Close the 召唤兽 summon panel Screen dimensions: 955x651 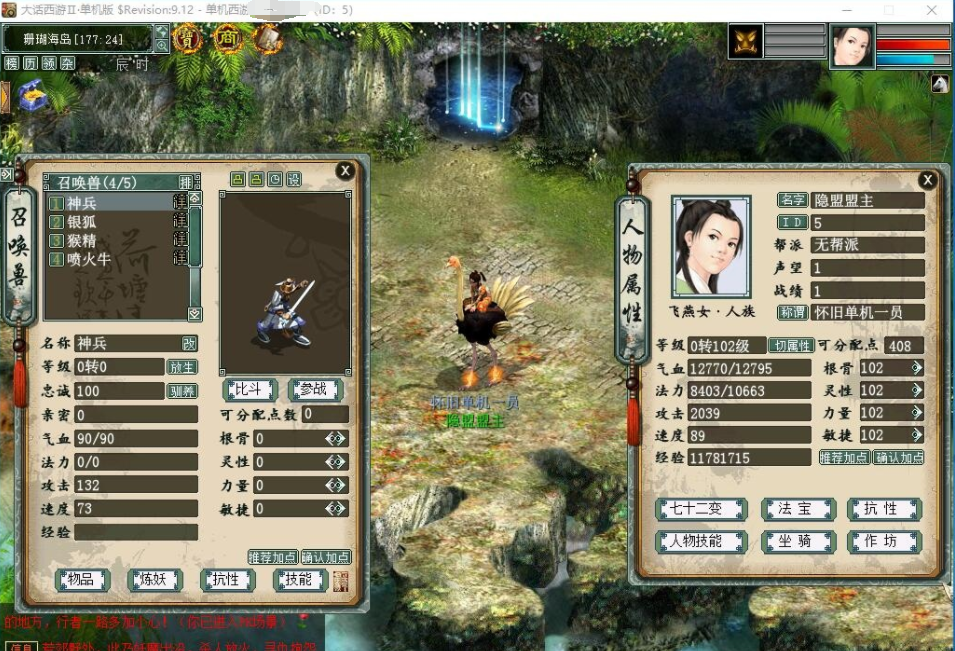point(345,171)
